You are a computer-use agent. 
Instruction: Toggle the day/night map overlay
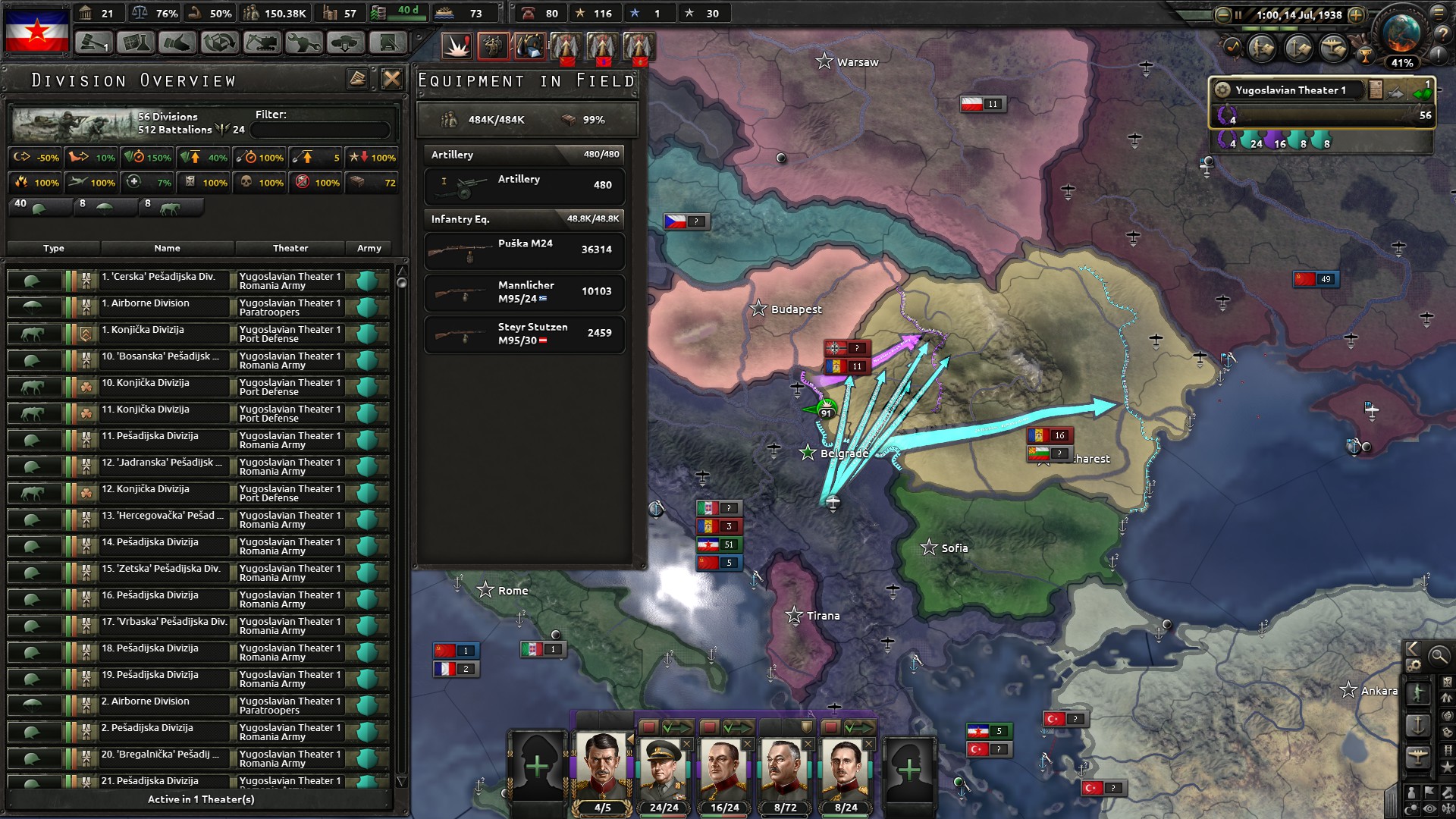coord(1411,808)
